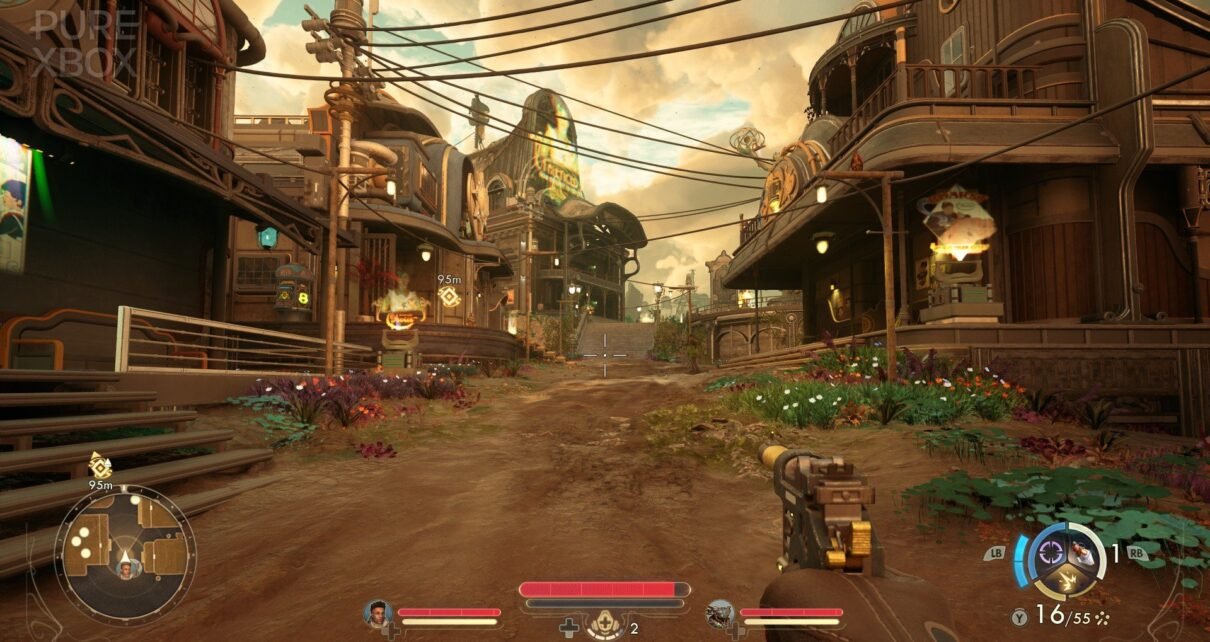Select the human companion portrait
Image resolution: width=1210 pixels, height=642 pixels.
click(378, 613)
